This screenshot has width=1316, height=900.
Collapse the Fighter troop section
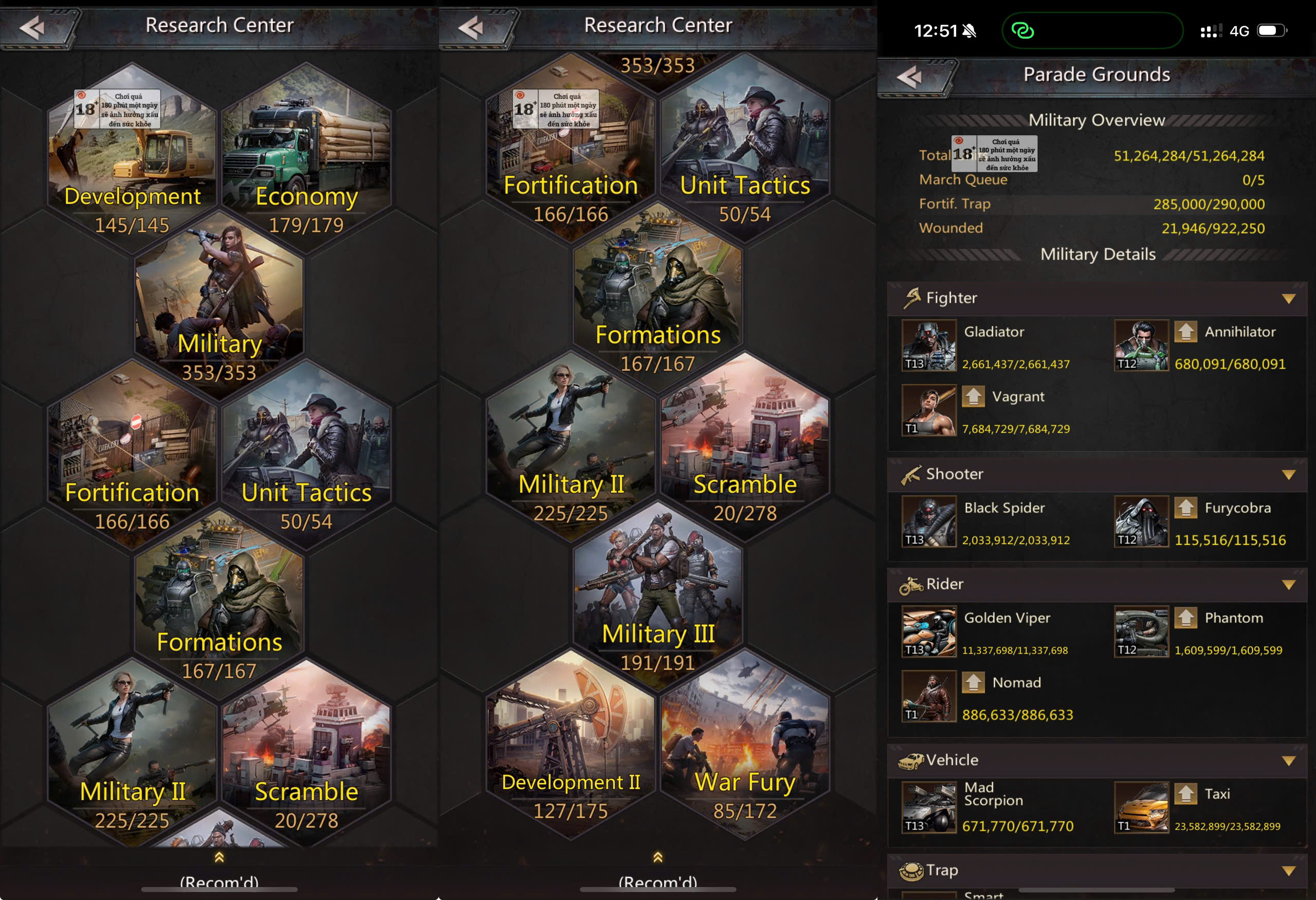(1288, 298)
